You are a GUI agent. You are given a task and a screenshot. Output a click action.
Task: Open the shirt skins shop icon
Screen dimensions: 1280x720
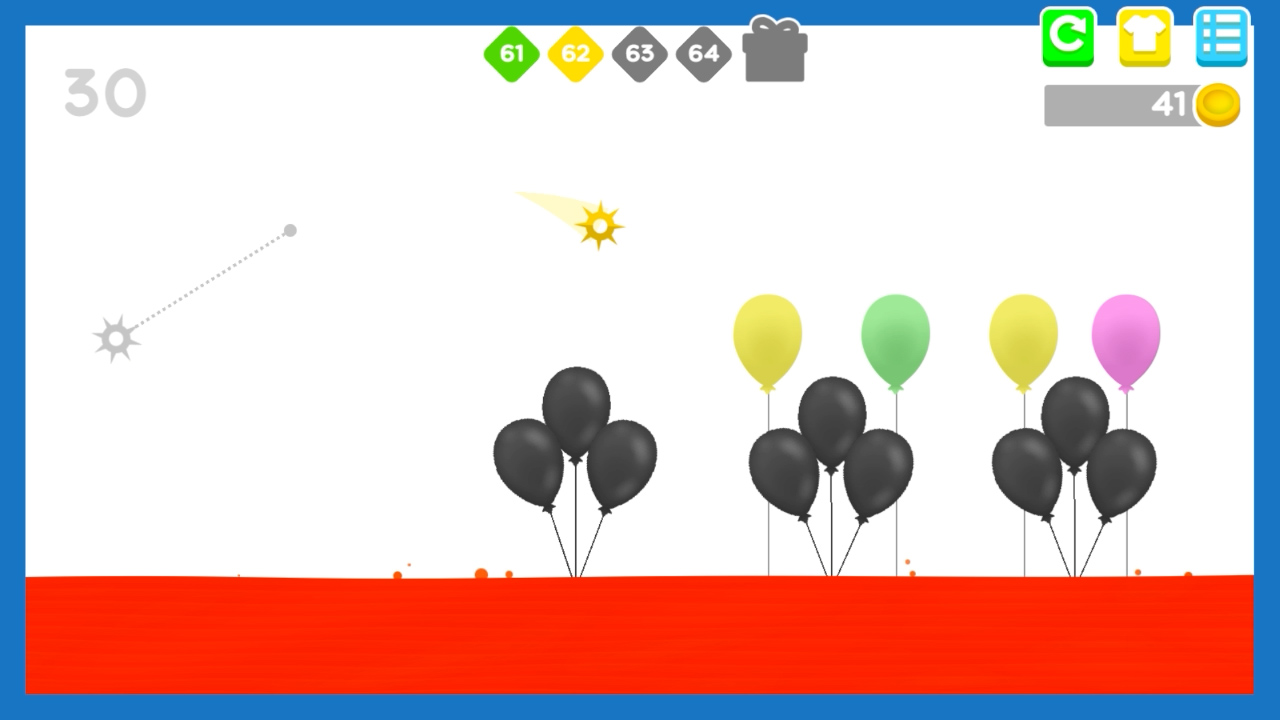click(x=1144, y=38)
